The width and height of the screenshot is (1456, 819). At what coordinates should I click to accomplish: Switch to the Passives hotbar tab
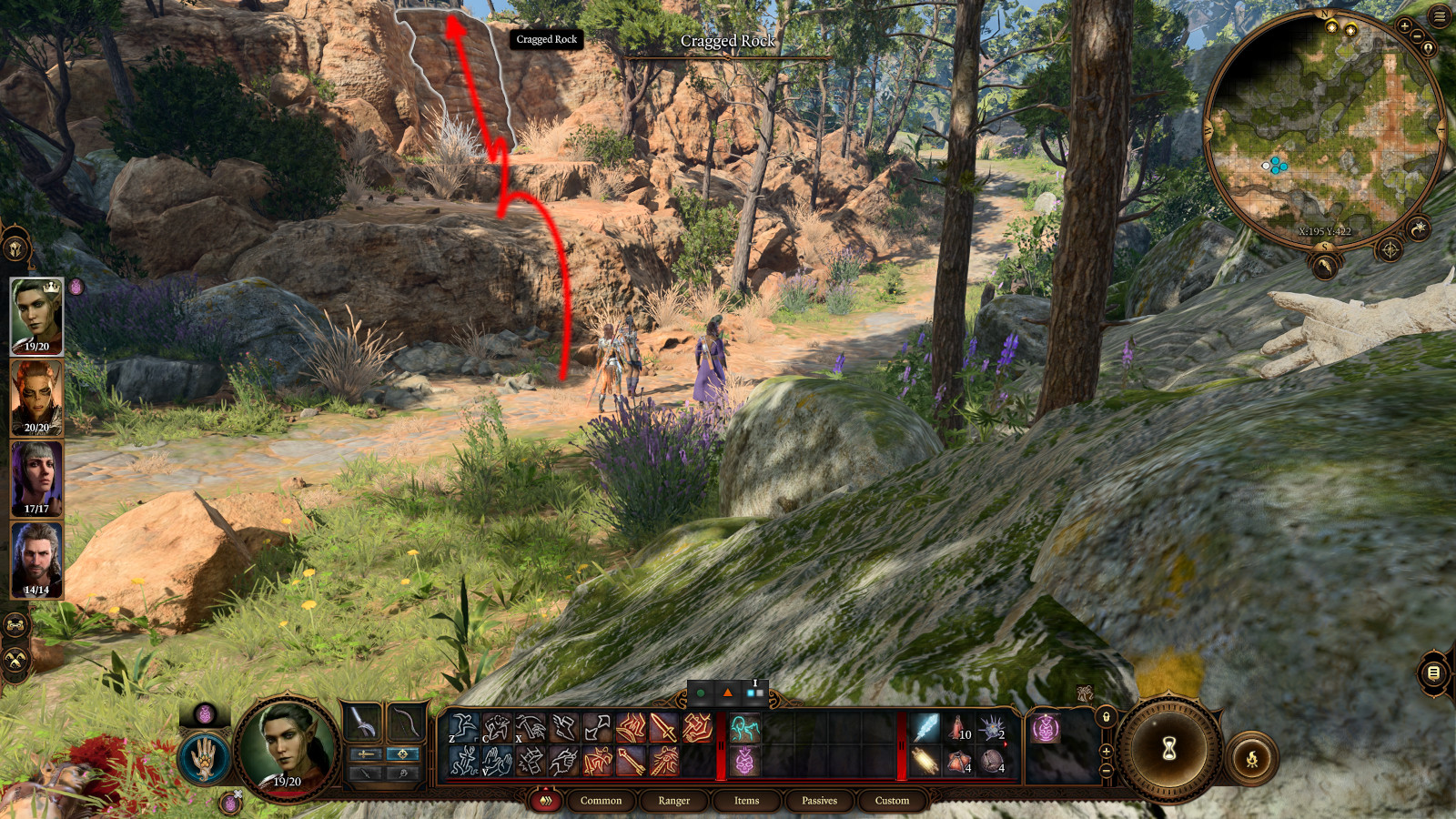[820, 801]
